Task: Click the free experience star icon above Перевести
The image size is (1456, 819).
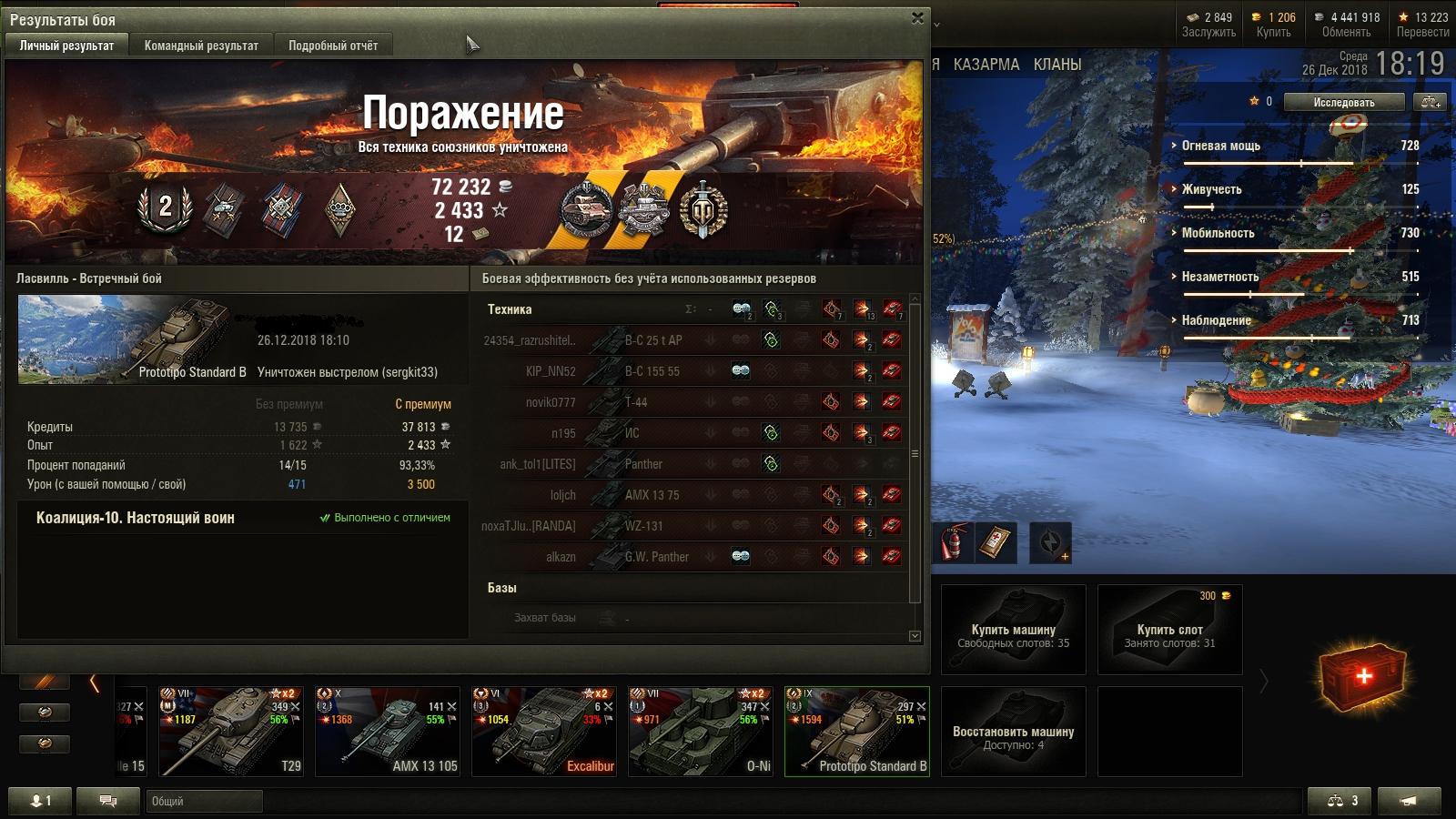Action: point(1404,16)
